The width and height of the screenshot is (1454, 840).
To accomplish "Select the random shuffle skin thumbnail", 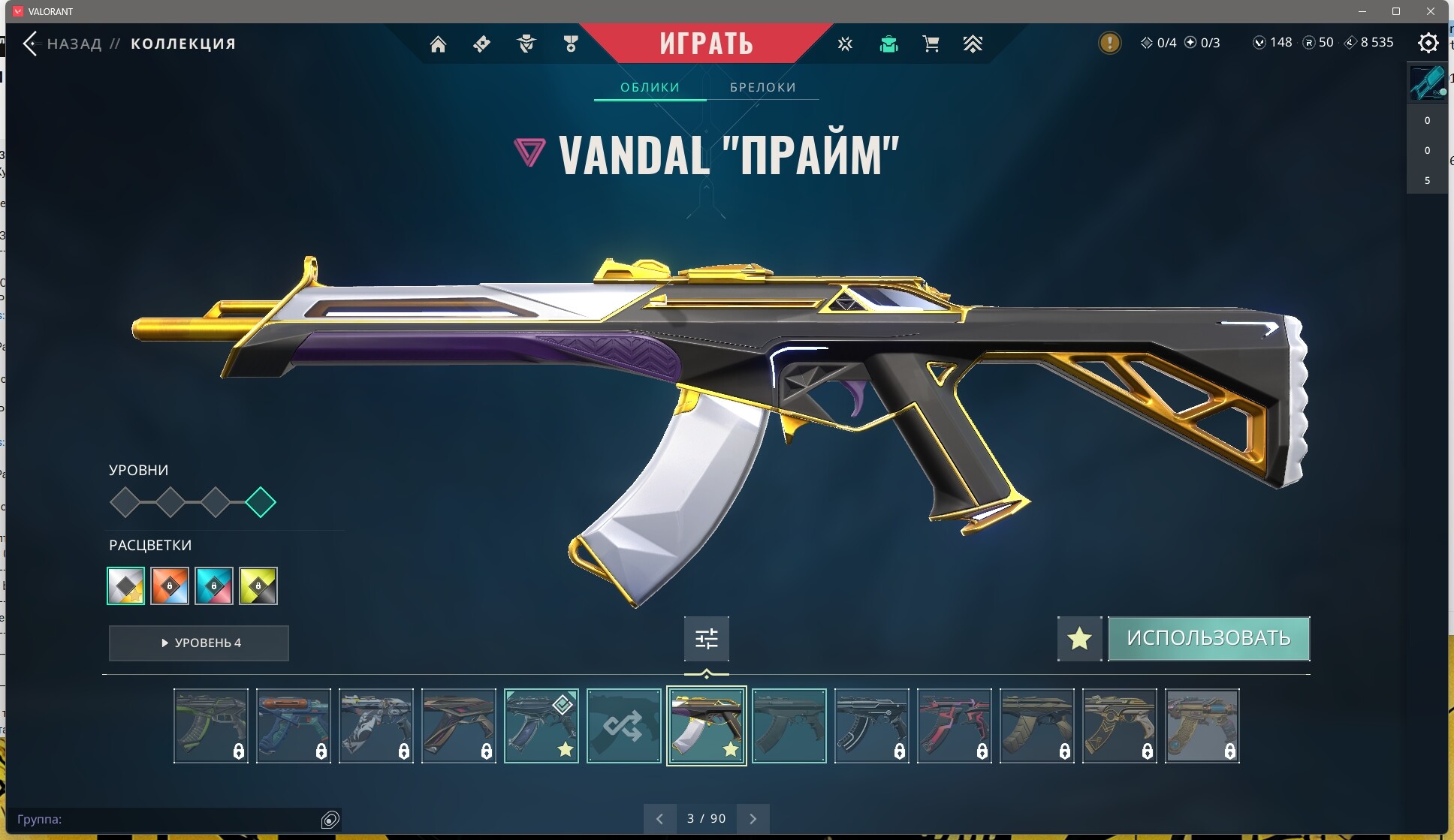I will click(x=623, y=726).
